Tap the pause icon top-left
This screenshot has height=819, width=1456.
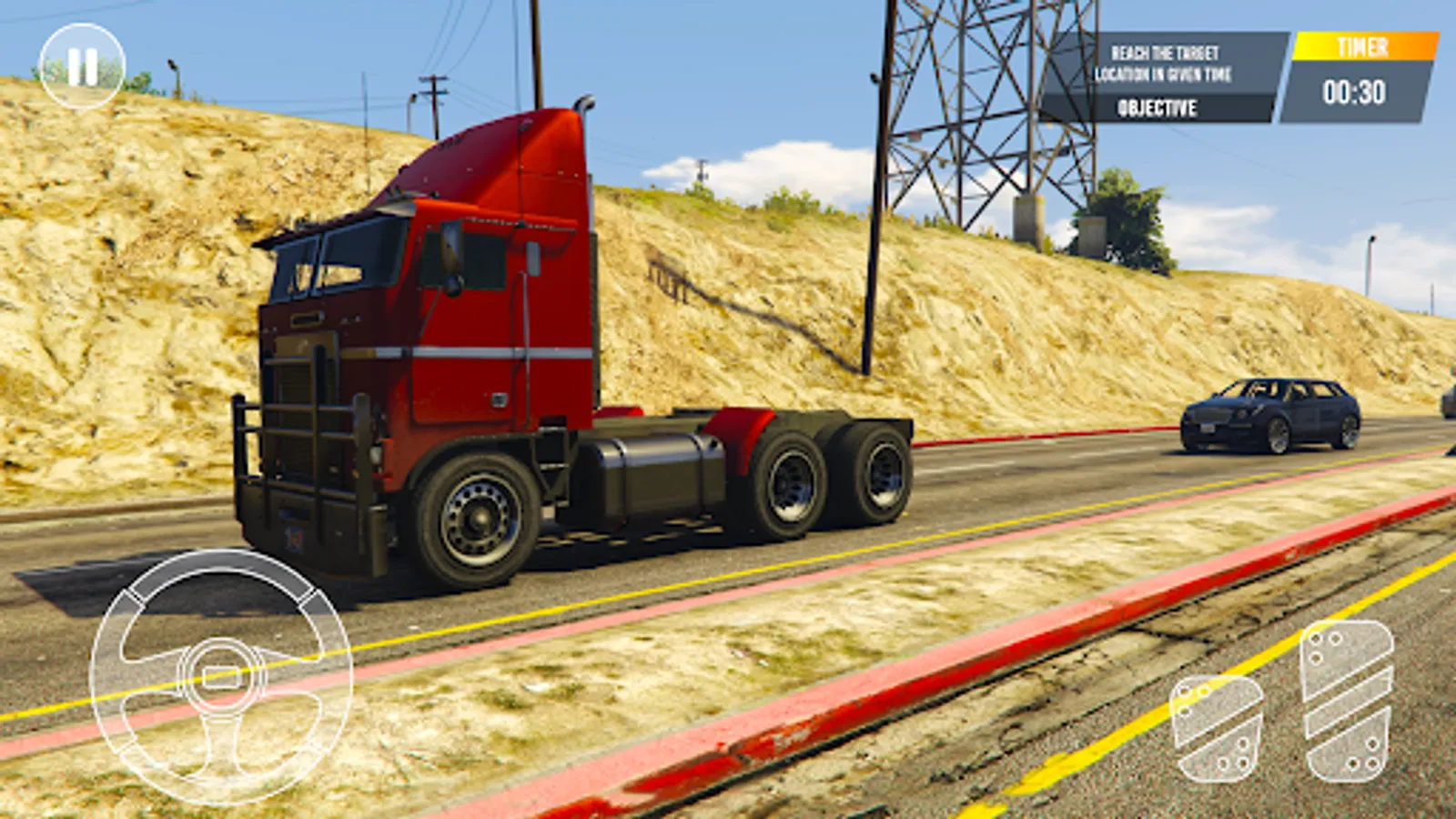[84, 64]
